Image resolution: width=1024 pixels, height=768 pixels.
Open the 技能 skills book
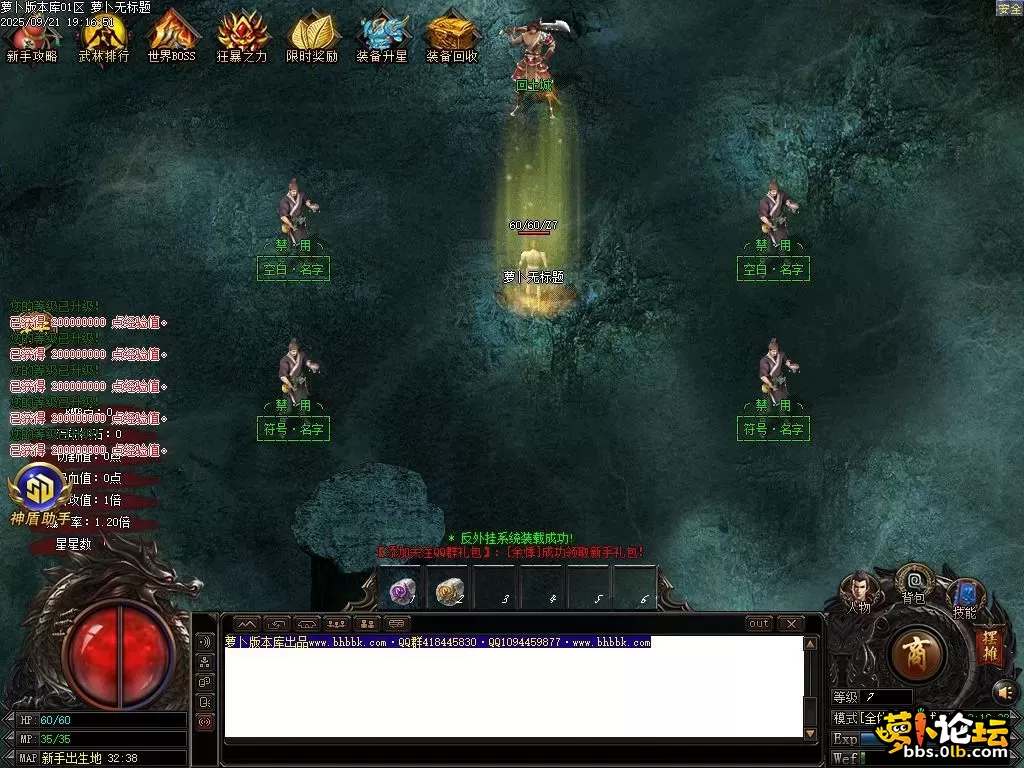(965, 597)
